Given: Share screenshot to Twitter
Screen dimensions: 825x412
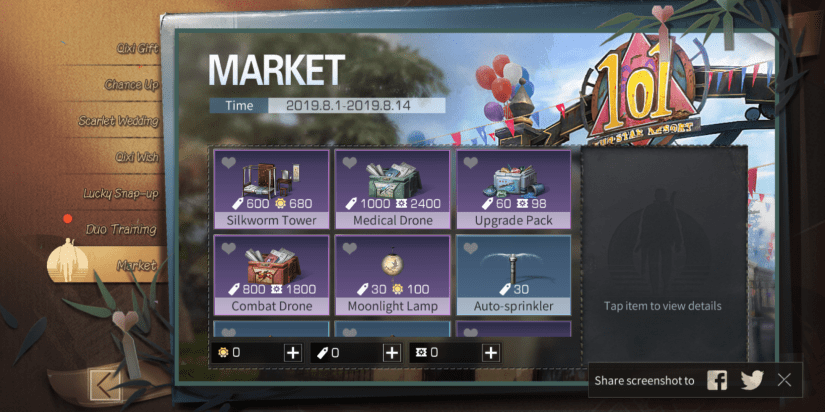Looking at the screenshot, I should pos(751,380).
